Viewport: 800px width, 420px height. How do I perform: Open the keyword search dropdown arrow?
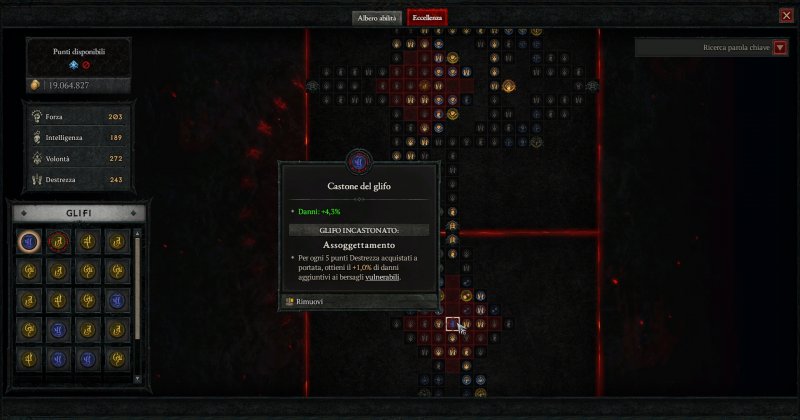coord(781,47)
